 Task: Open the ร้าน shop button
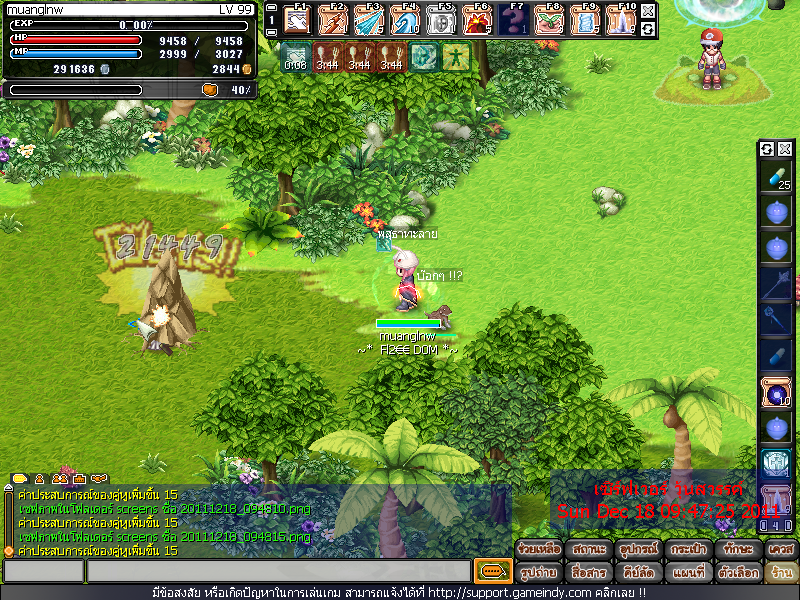click(780, 573)
